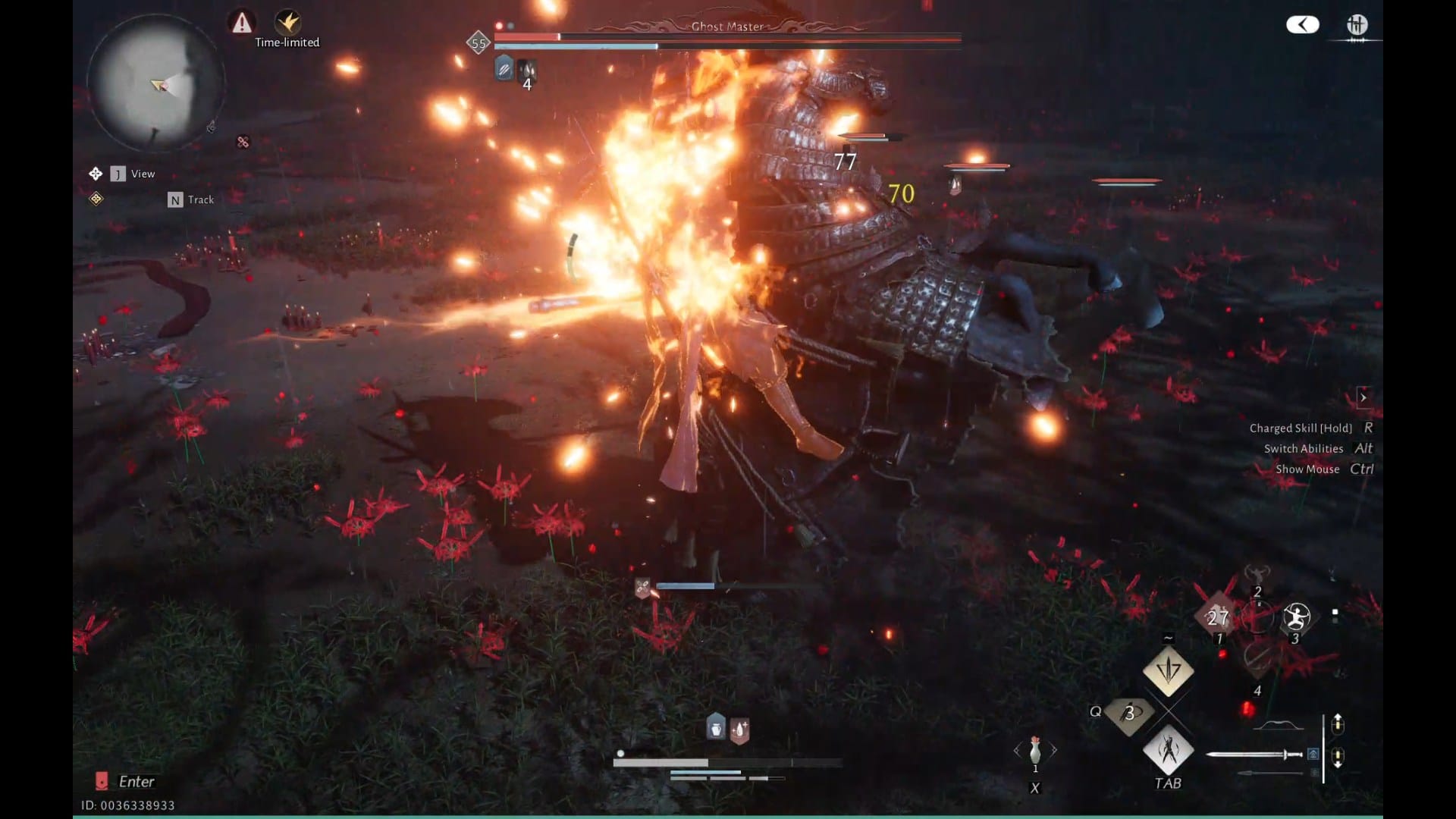Use the healing vase consumable
The height and width of the screenshot is (819, 1456).
(x=1035, y=751)
